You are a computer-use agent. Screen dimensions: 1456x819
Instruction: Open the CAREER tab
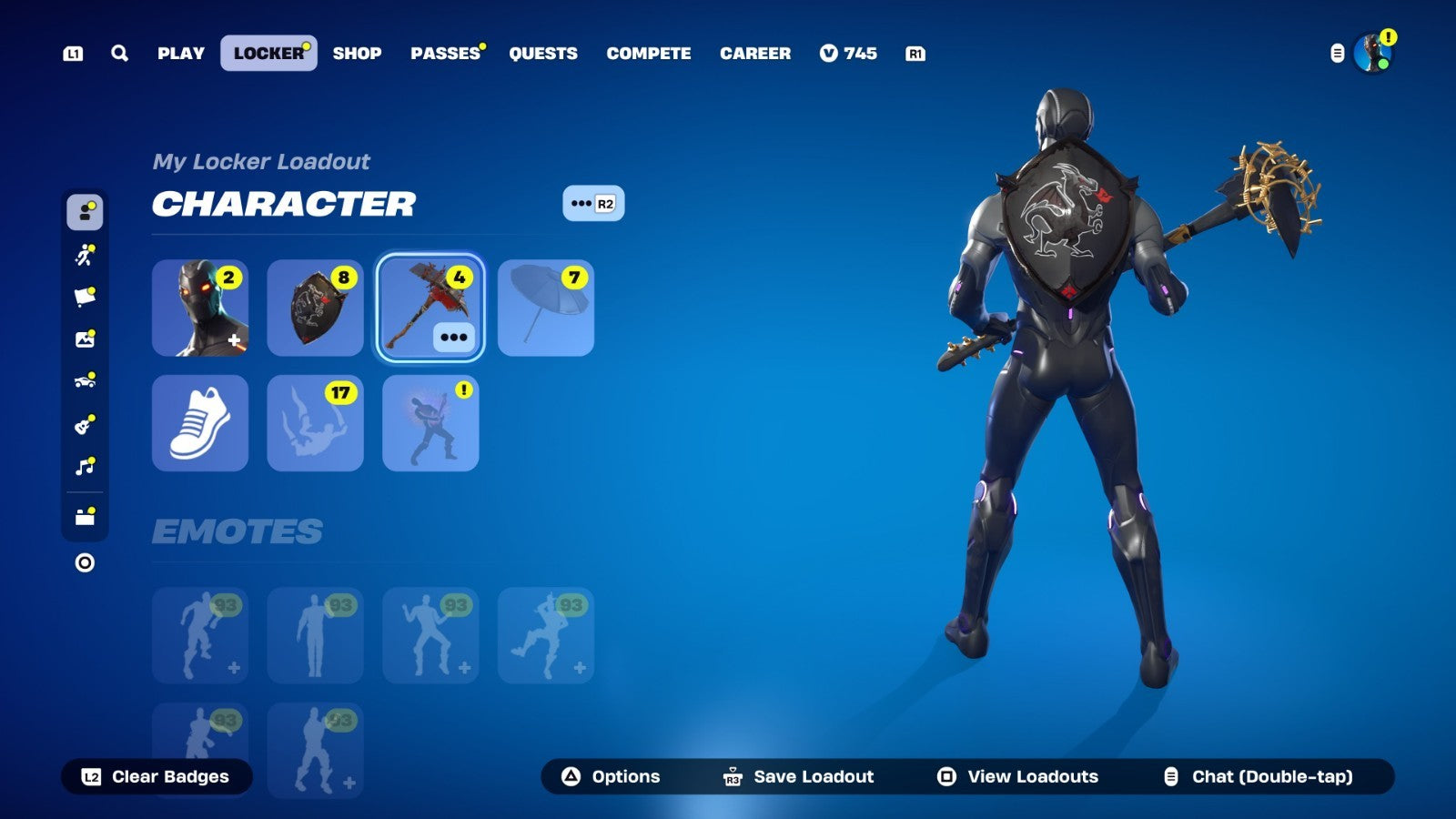point(755,54)
